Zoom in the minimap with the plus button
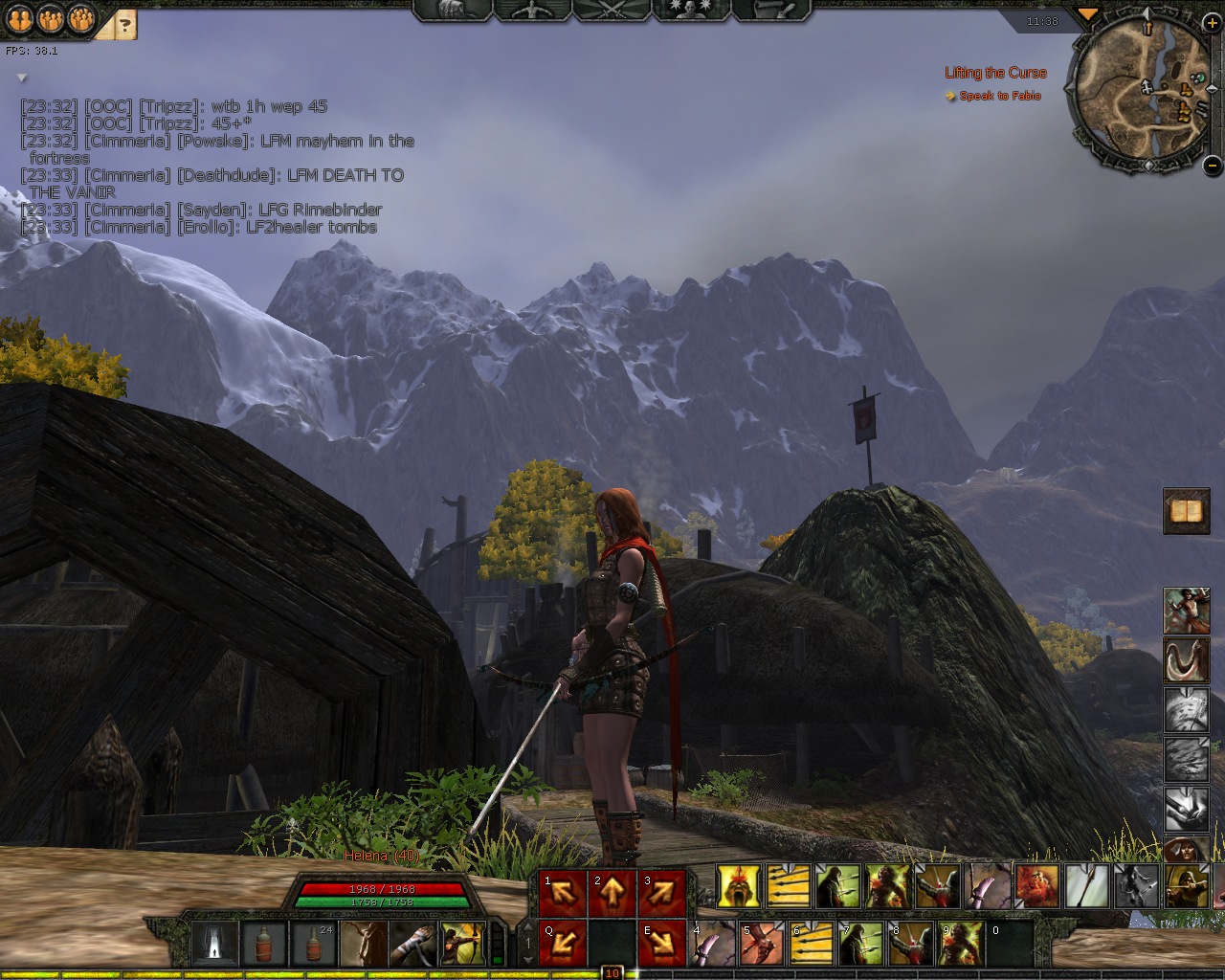The height and width of the screenshot is (980, 1225). tap(1212, 24)
